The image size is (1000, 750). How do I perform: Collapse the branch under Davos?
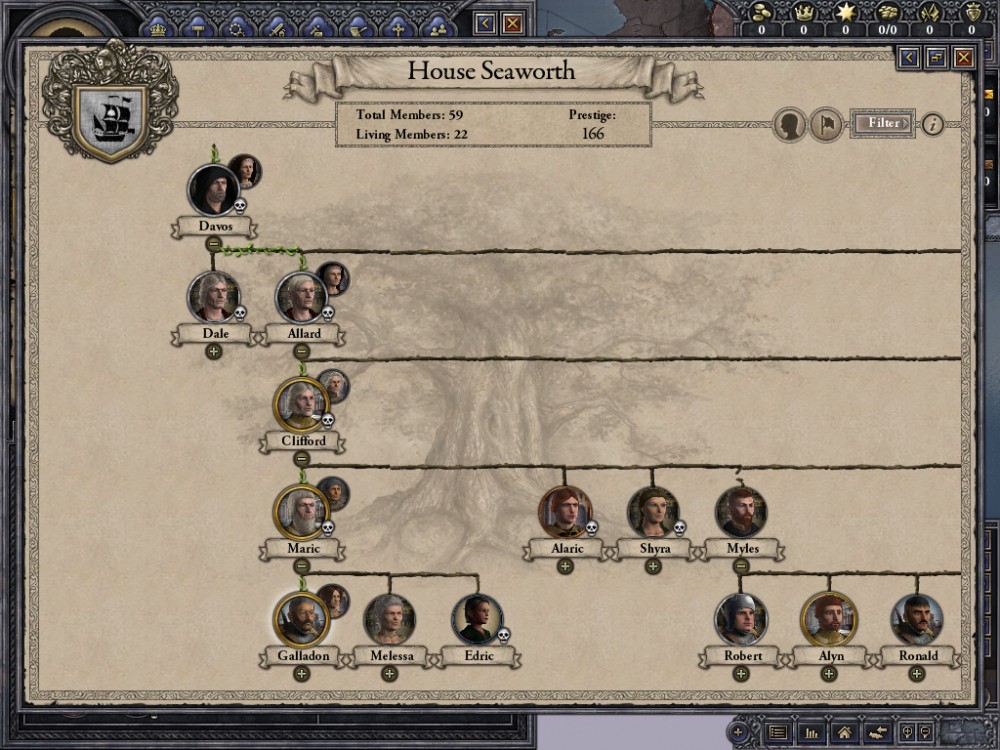(x=213, y=243)
